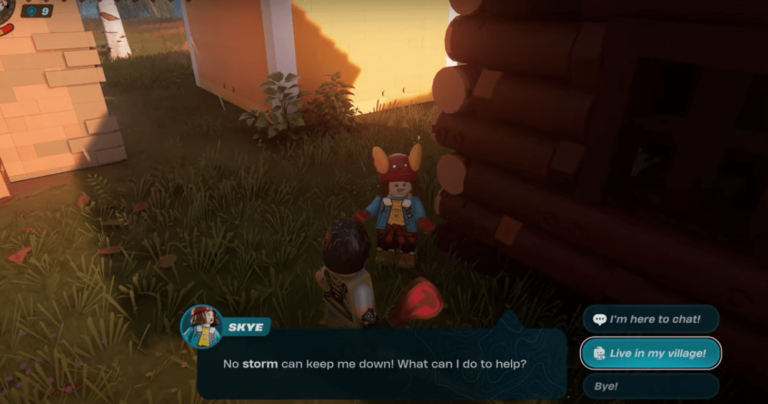Select the "Live in my village!" option
The width and height of the screenshot is (768, 404).
650,353
